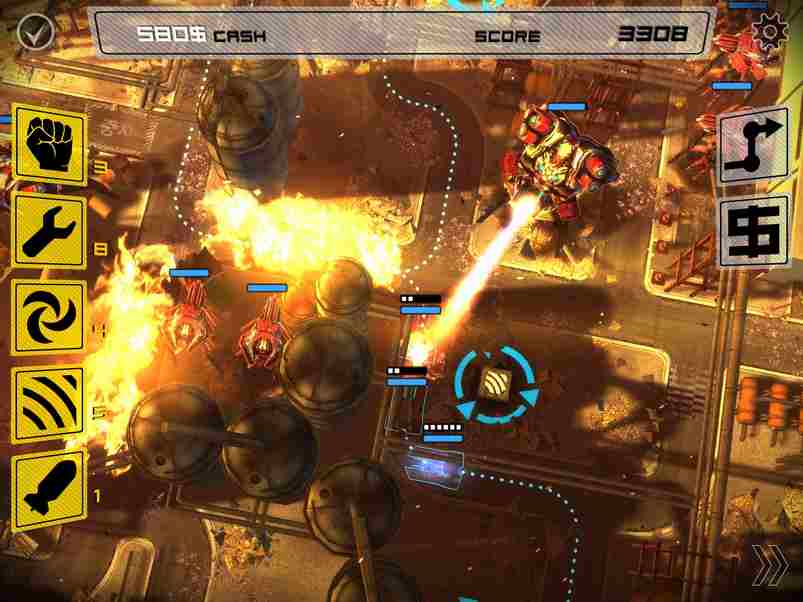This screenshot has width=803, height=602.
Task: Open the gear settings menu
Action: coord(769,33)
